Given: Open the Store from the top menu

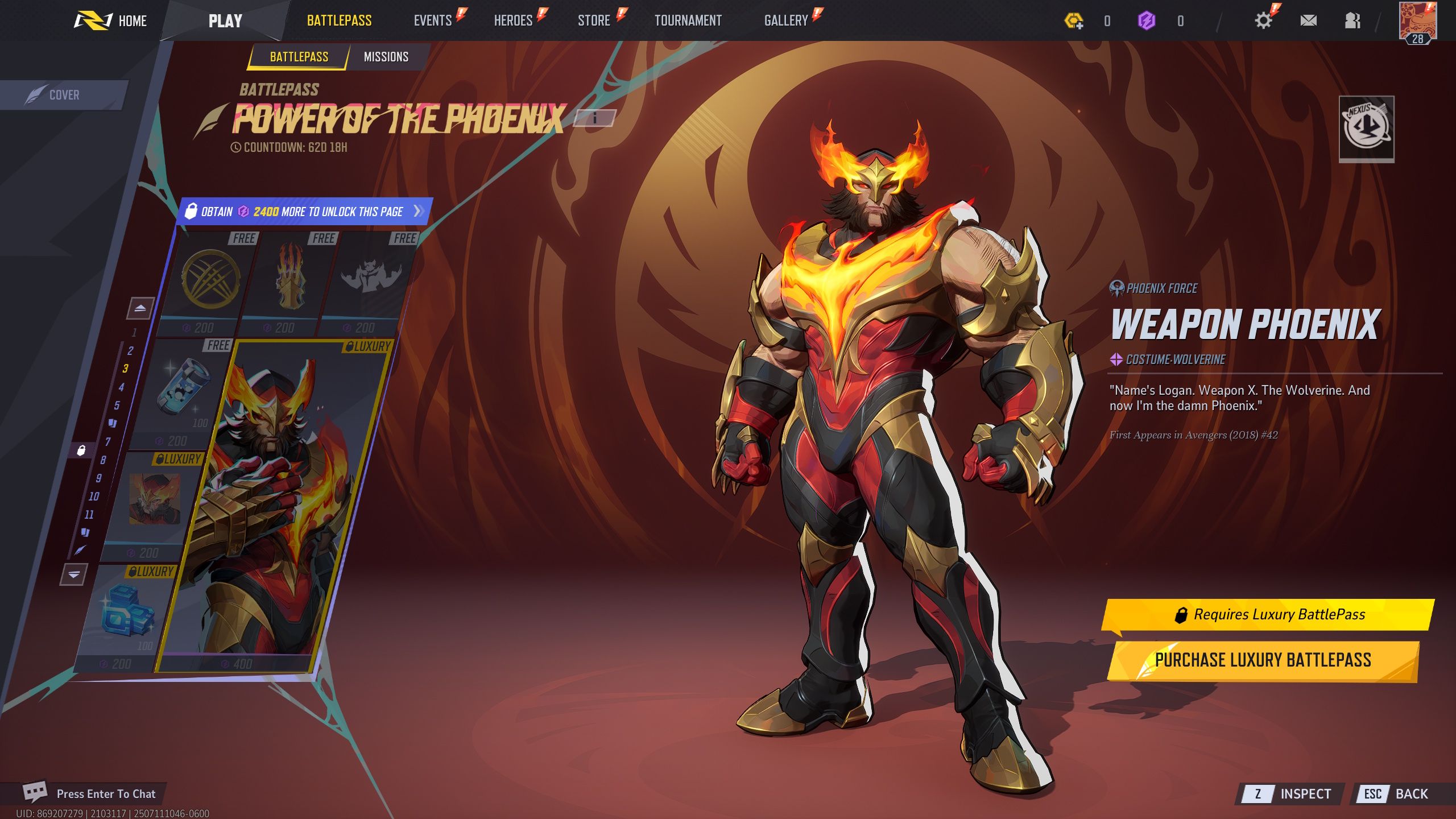Looking at the screenshot, I should coord(593,20).
